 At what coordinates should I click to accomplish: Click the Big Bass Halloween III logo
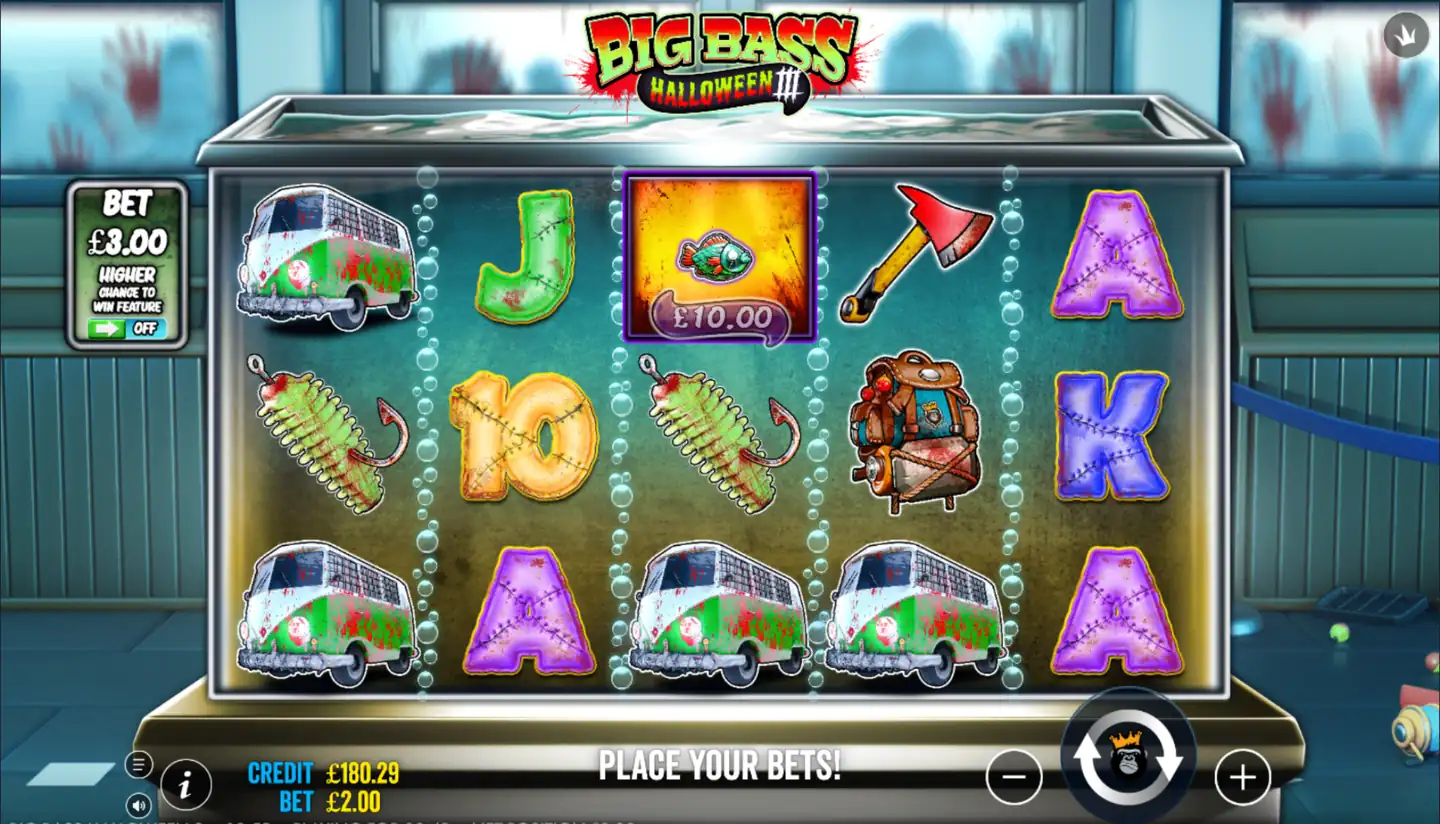click(x=718, y=55)
